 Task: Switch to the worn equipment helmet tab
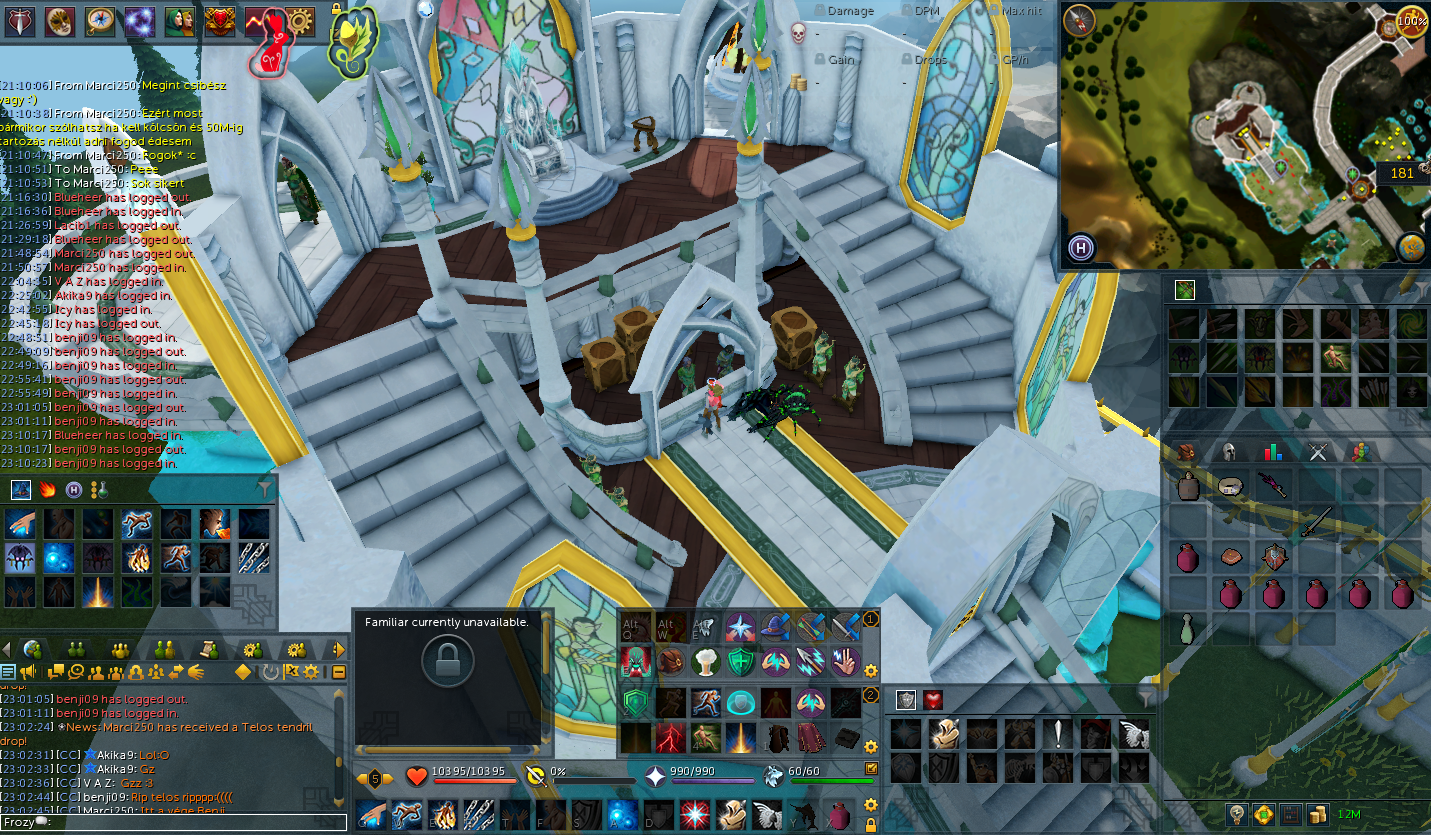(1230, 452)
